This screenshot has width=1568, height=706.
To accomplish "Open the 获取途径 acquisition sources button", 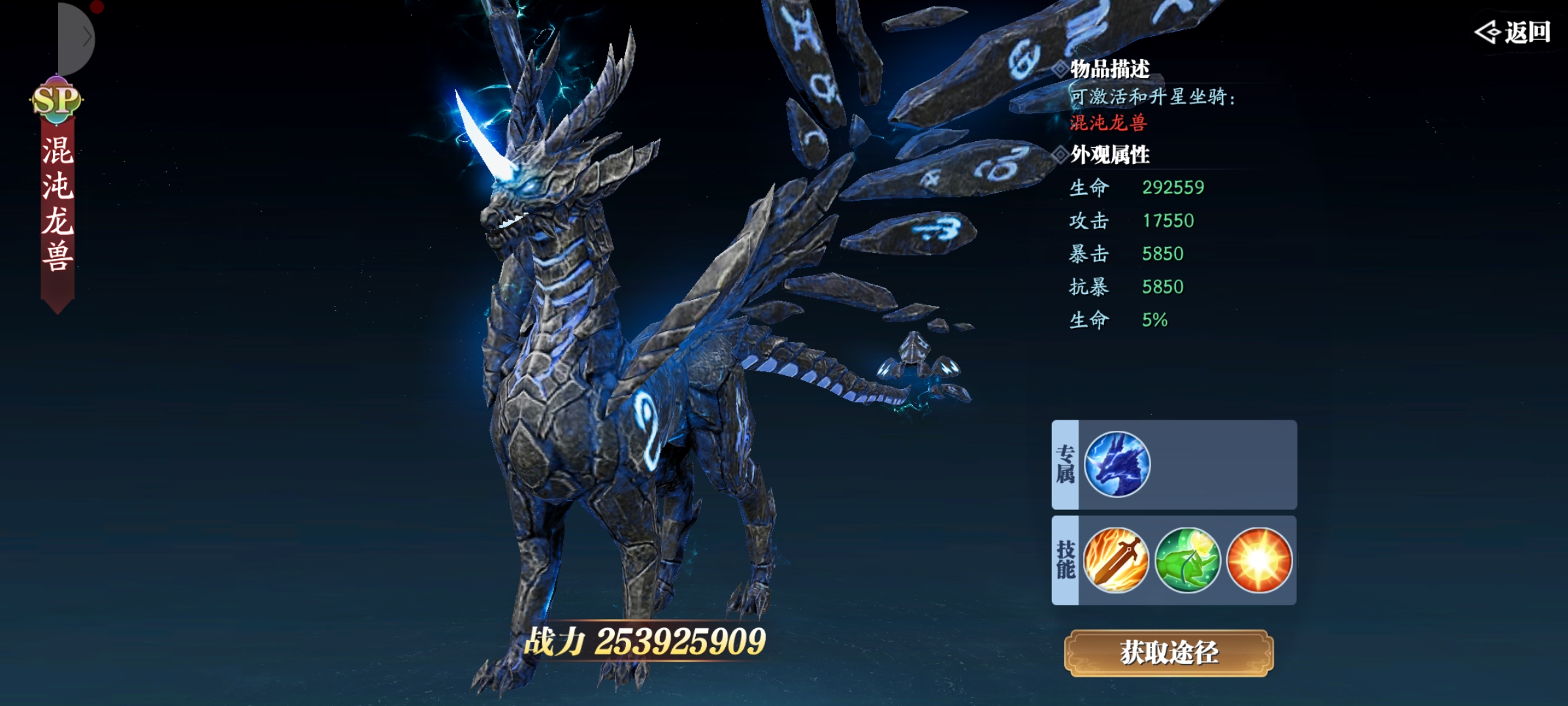I will point(1169,652).
